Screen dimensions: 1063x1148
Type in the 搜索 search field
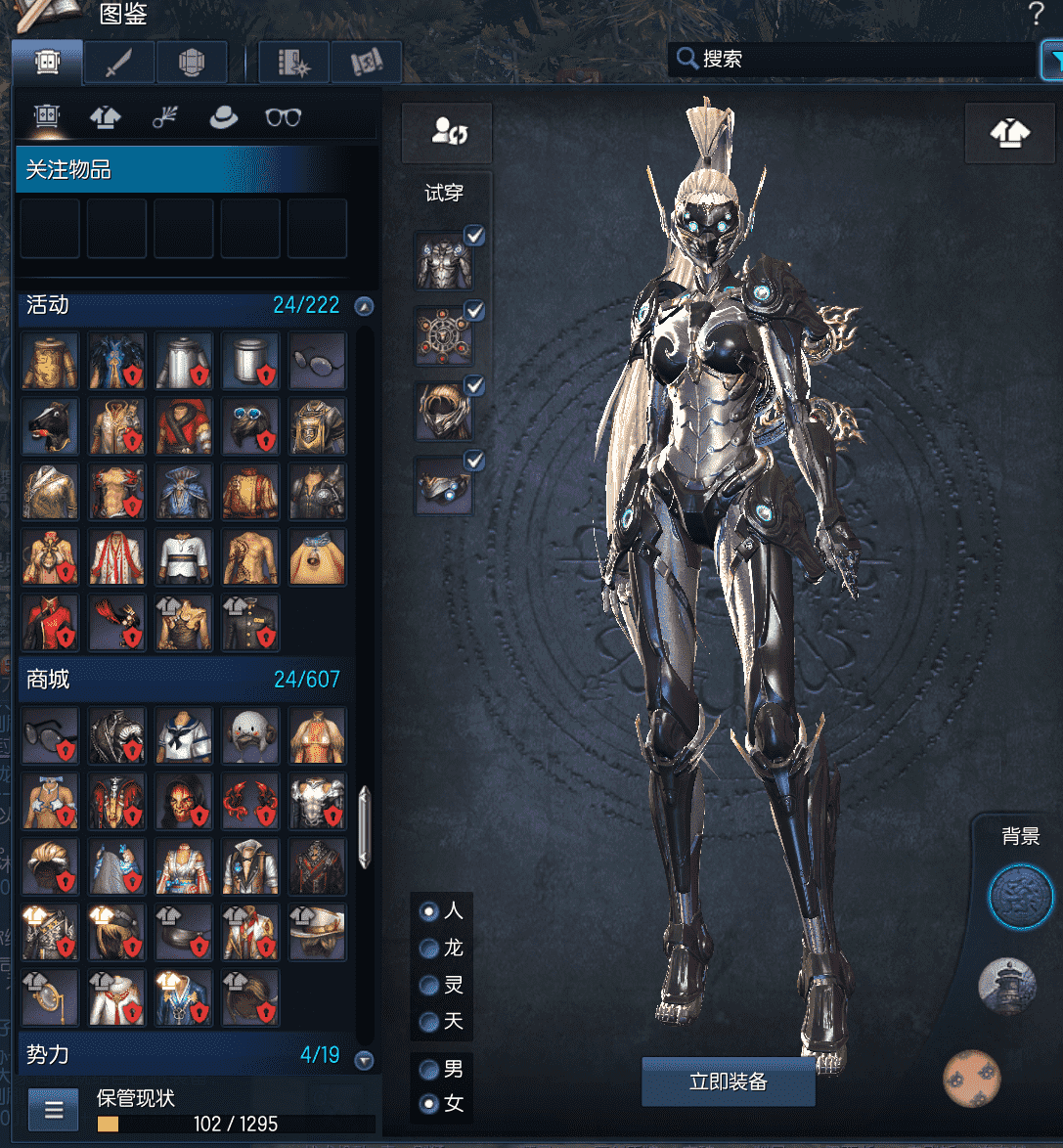[x=861, y=59]
